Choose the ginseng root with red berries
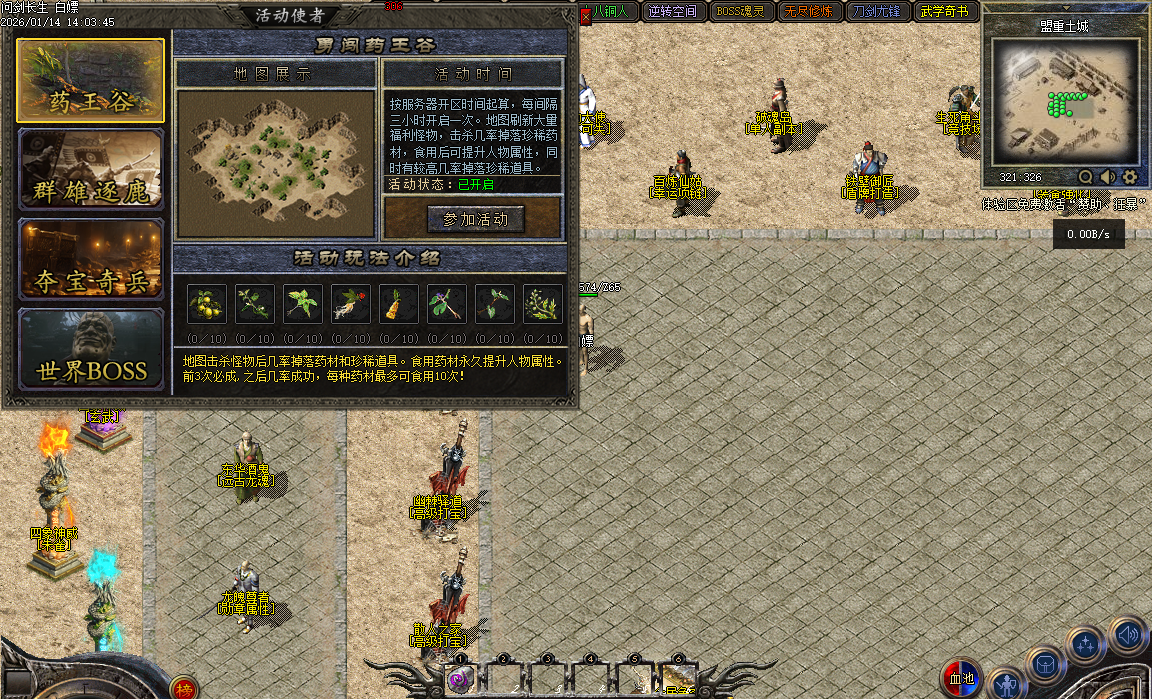Screen dimensions: 1152x699 coord(351,303)
